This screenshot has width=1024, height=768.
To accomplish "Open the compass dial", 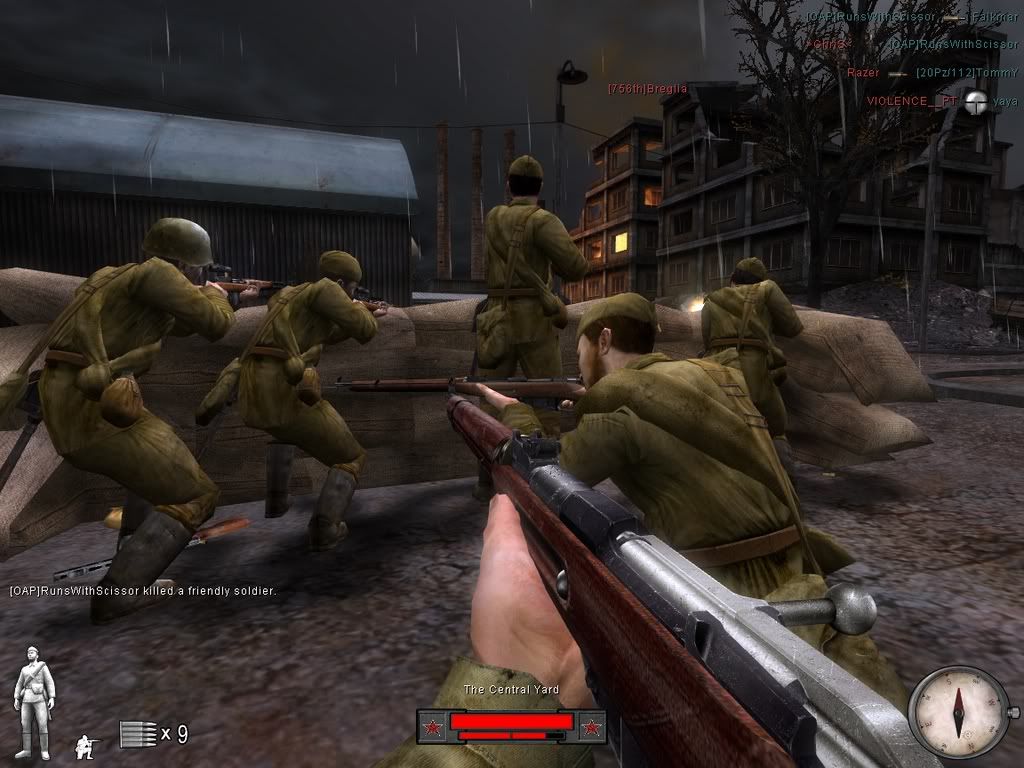I will (958, 712).
